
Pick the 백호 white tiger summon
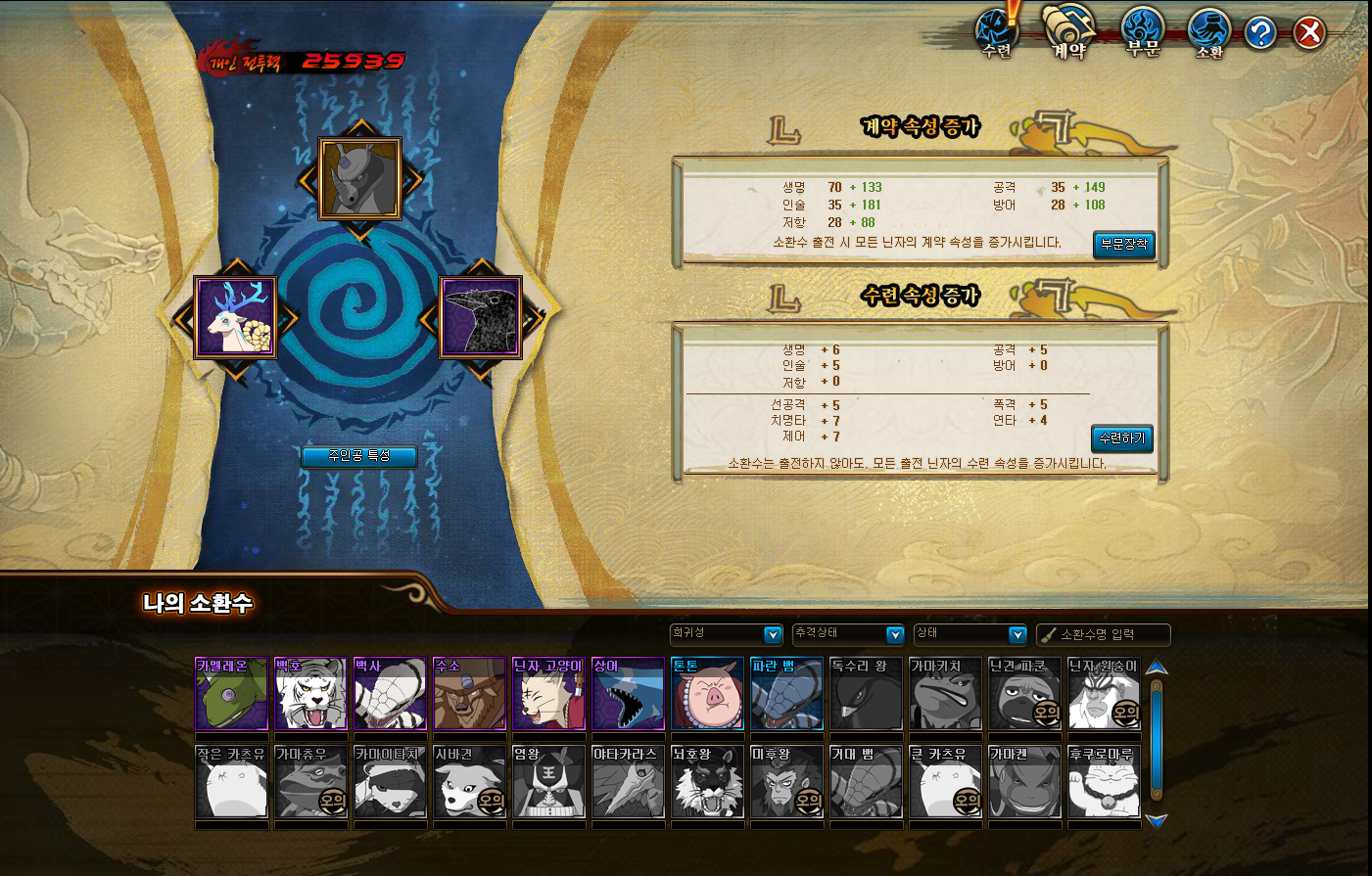pos(310,694)
